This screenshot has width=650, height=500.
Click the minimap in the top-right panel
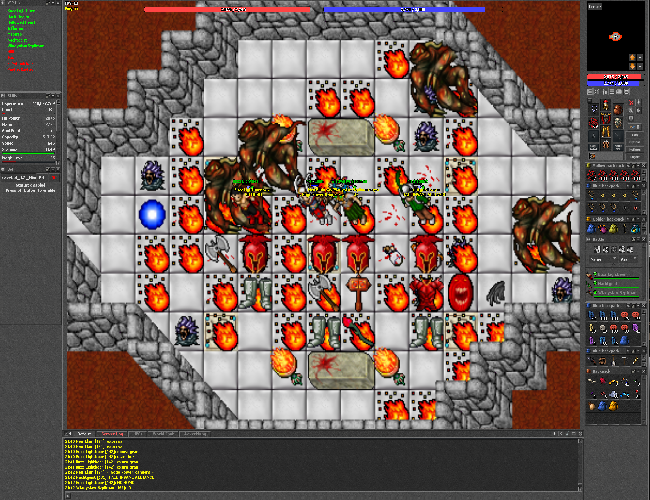[x=615, y=37]
